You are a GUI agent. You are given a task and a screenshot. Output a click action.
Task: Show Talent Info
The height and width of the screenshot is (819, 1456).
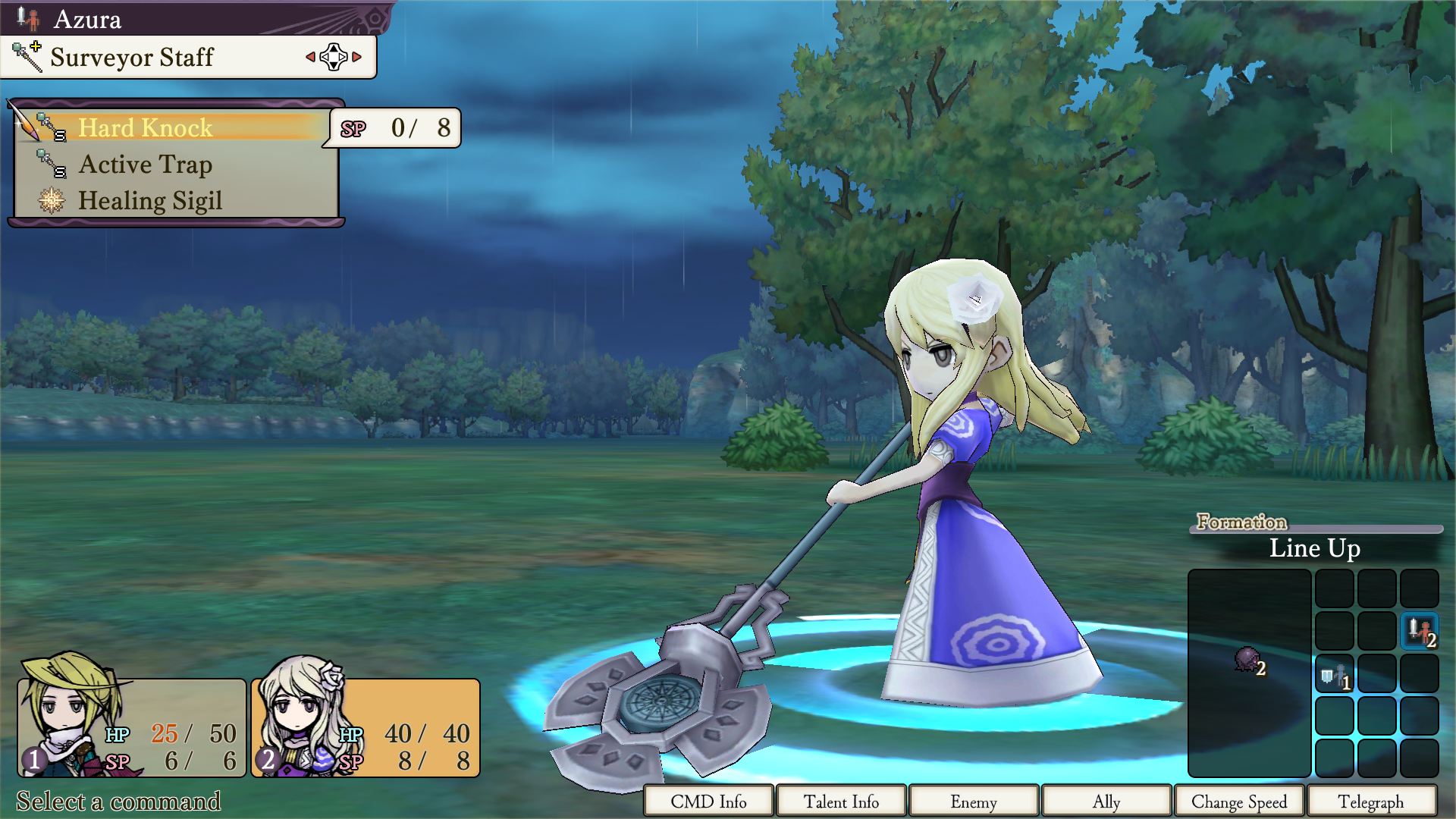click(x=841, y=802)
